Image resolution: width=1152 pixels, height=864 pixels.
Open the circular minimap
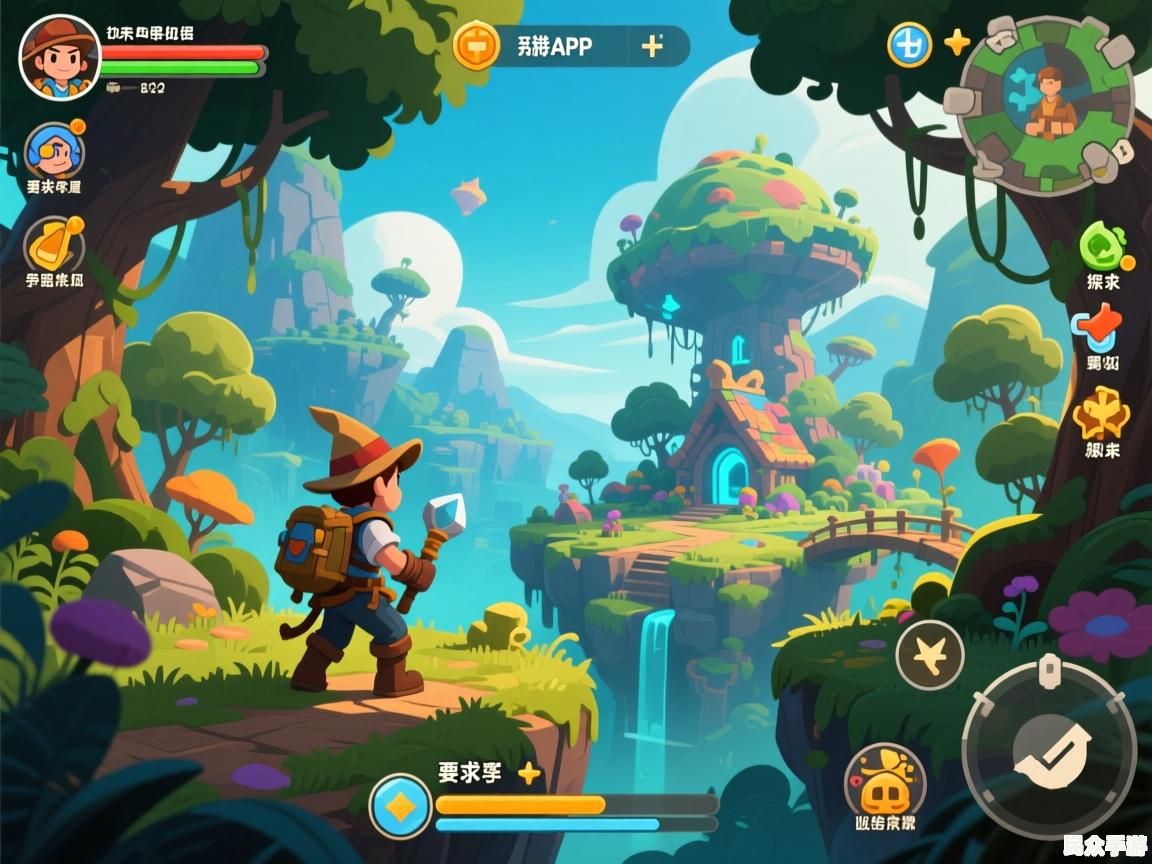1046,104
